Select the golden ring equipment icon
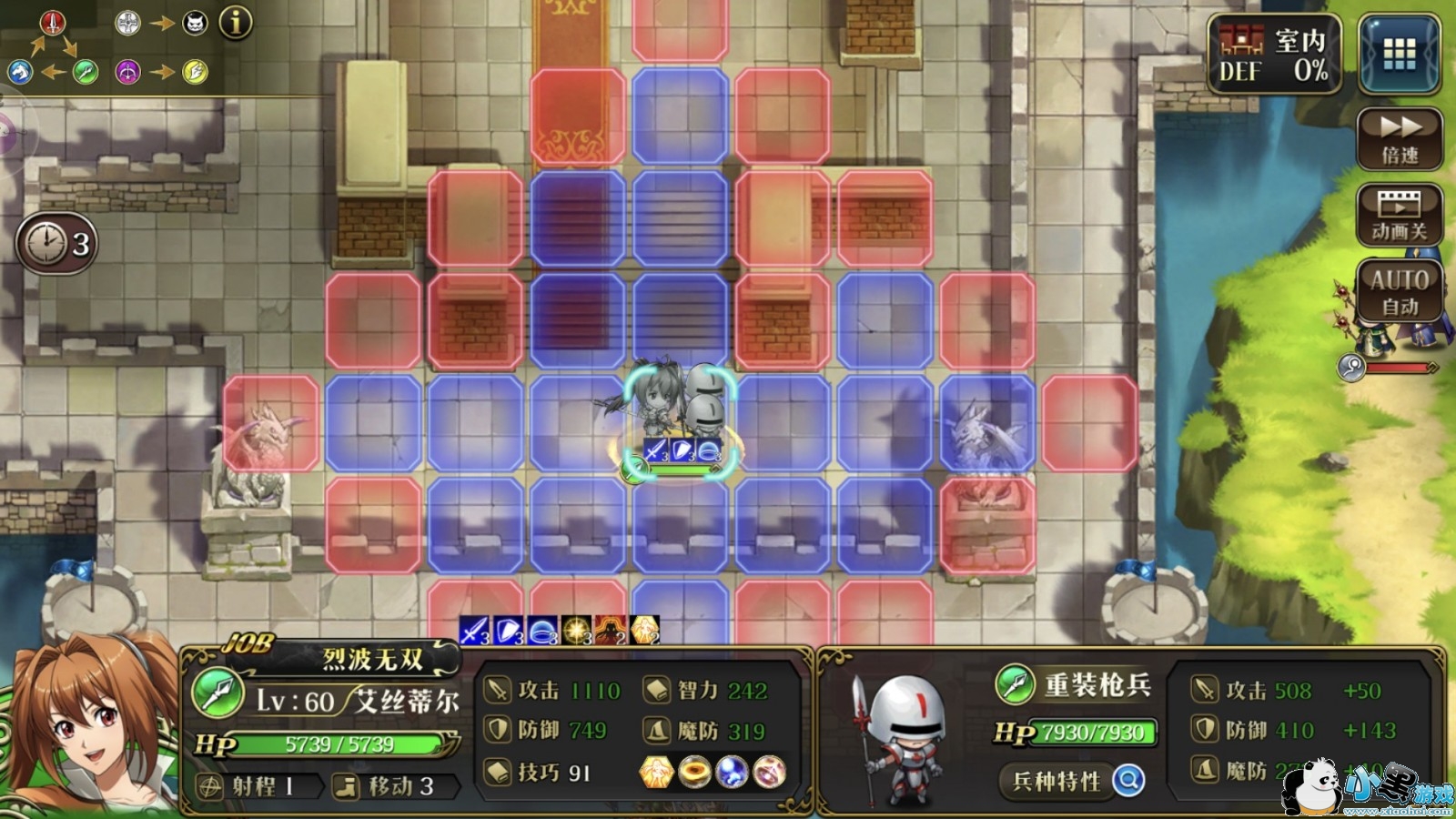The image size is (1456, 819). (694, 772)
